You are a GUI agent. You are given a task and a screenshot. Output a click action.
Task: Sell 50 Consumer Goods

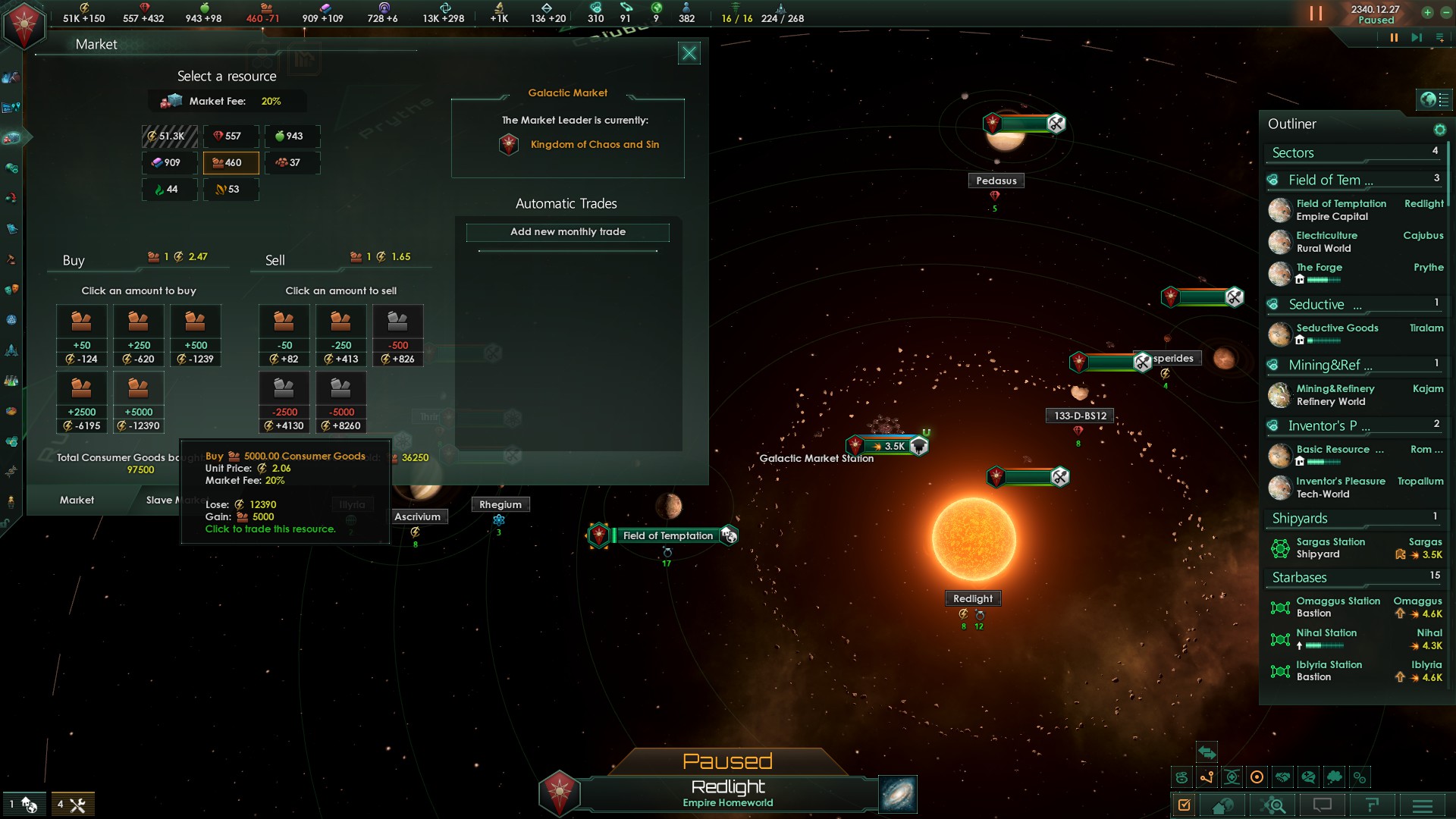click(x=284, y=335)
